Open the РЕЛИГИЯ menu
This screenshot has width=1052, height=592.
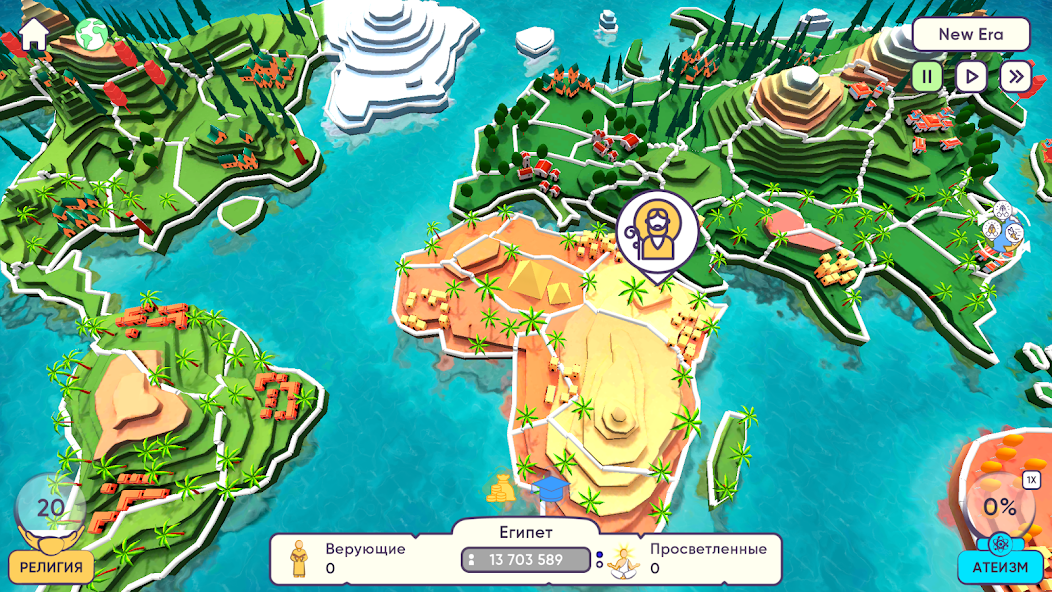(51, 567)
